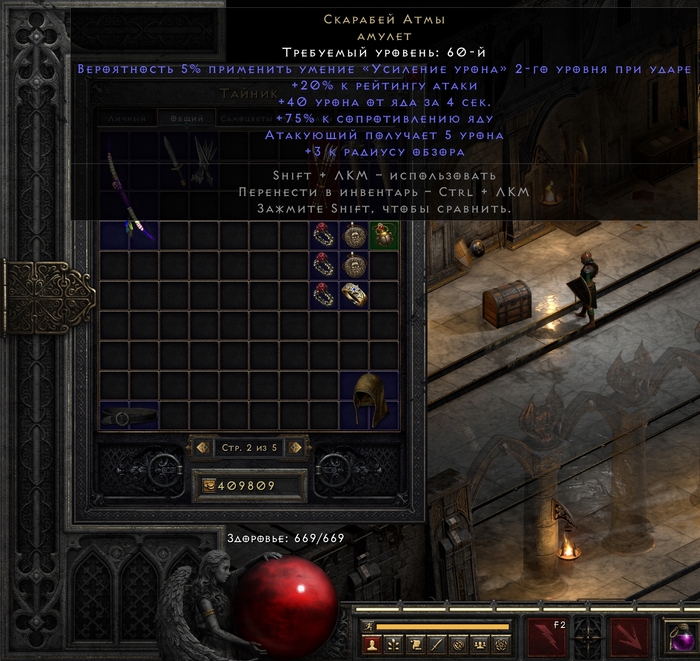
Task: Go to the next stash page
Action: 295,448
